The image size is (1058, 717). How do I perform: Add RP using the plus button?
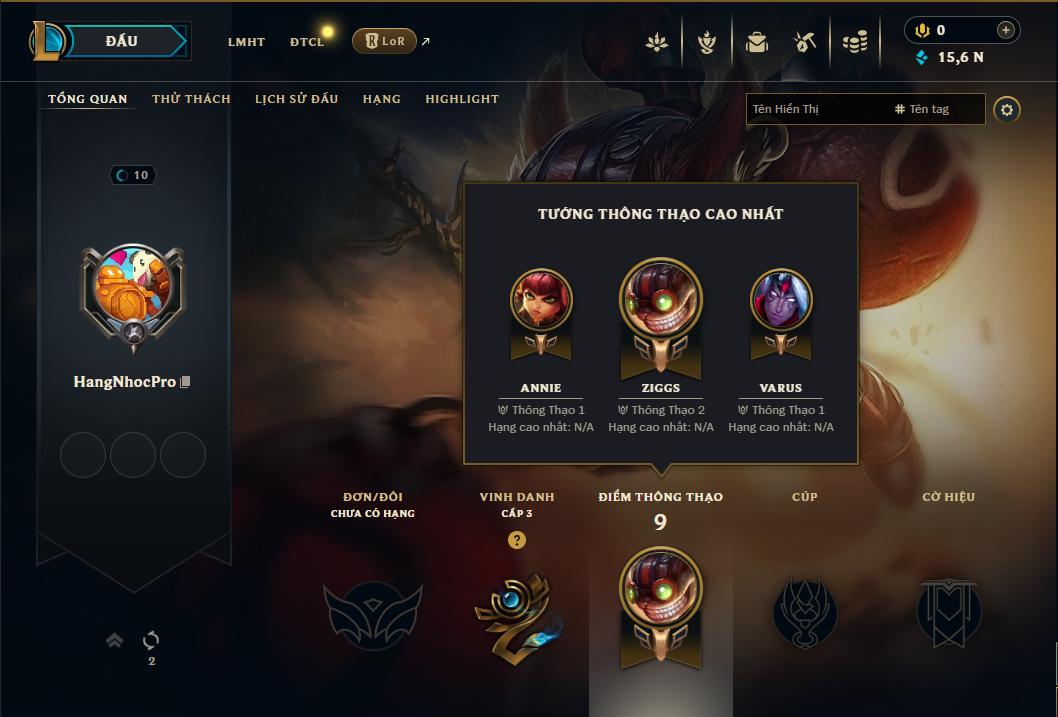(1005, 30)
